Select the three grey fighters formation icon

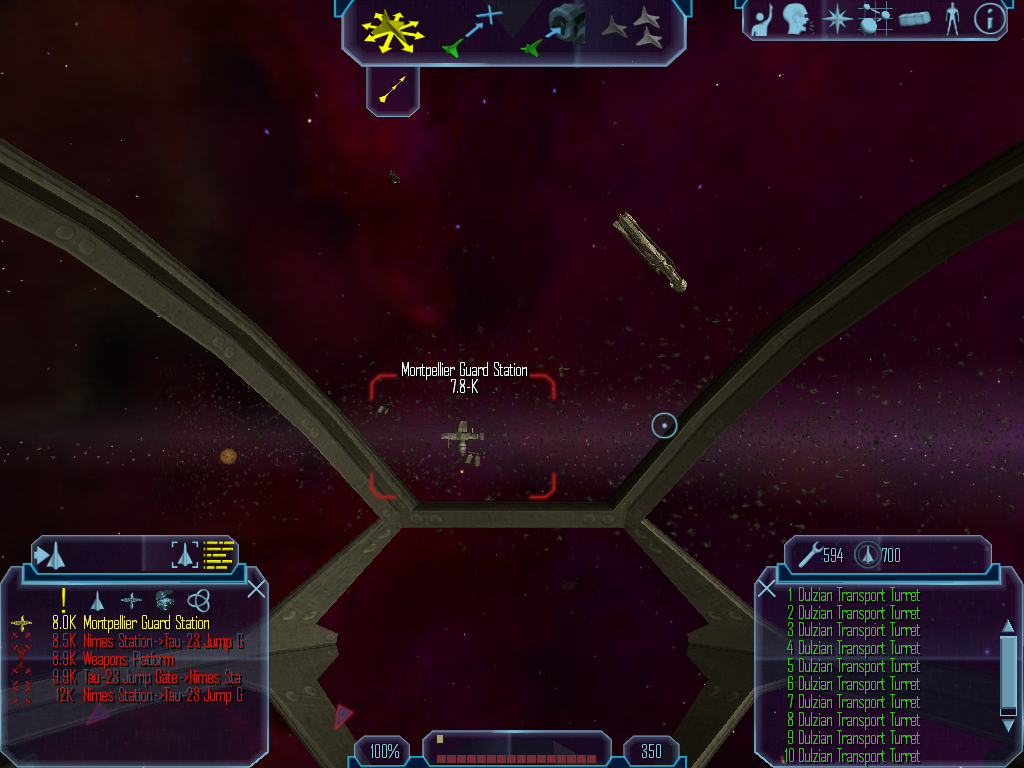(634, 29)
